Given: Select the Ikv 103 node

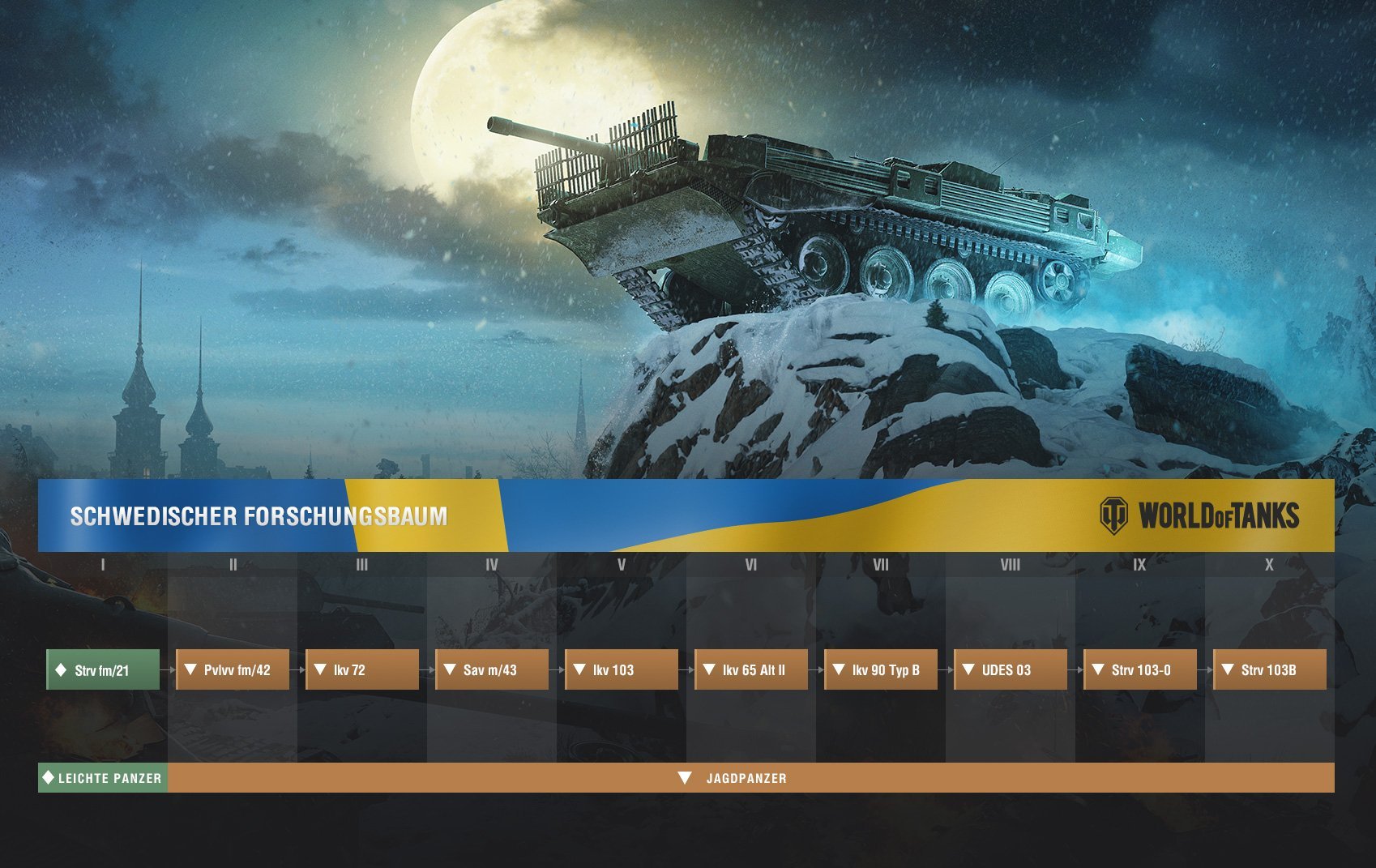Looking at the screenshot, I should (x=622, y=670).
